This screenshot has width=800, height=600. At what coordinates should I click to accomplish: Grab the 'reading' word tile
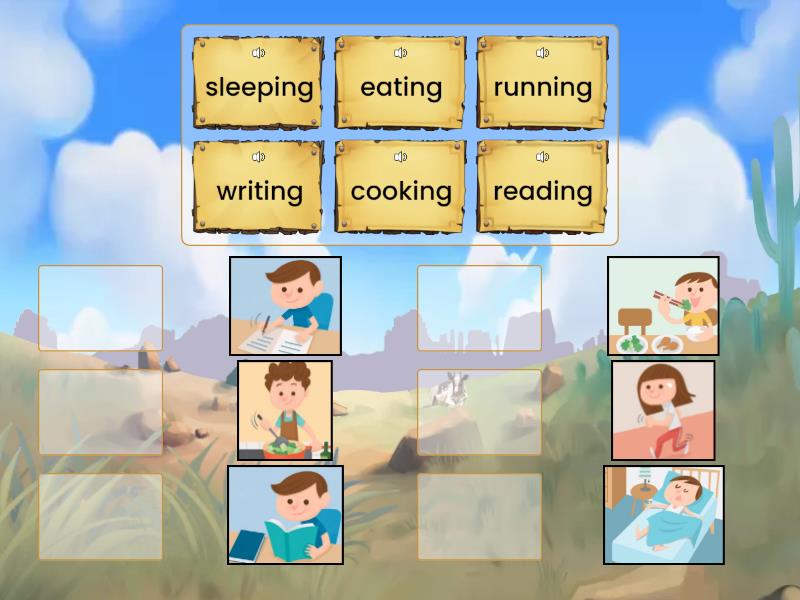542,192
